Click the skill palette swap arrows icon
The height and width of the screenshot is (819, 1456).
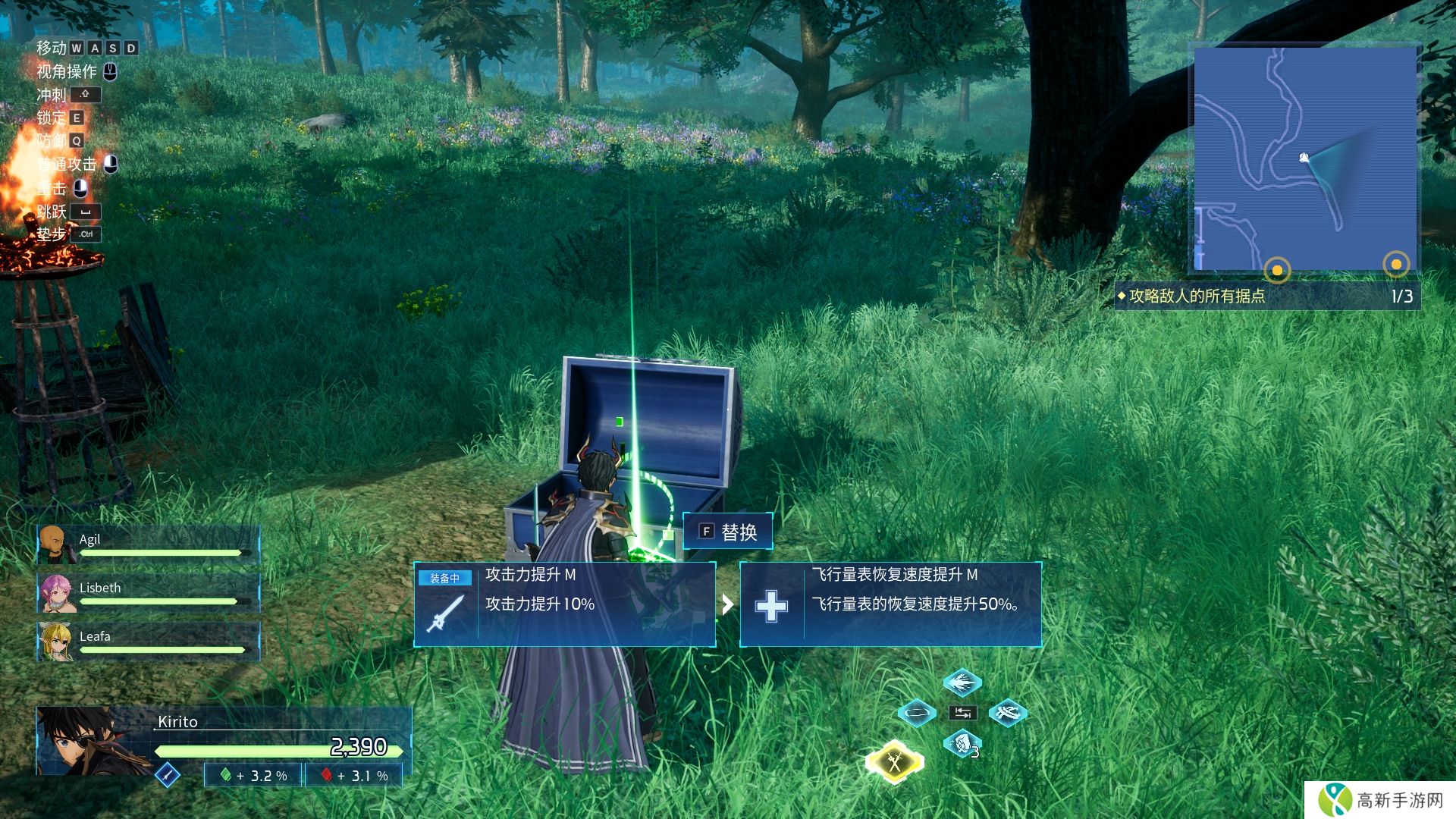962,713
